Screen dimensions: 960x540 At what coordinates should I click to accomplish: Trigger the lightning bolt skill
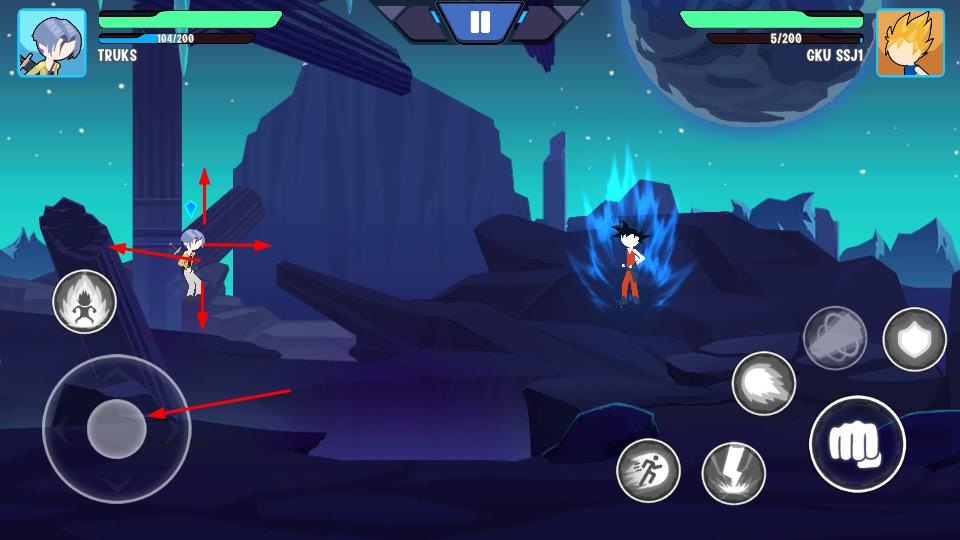(734, 473)
